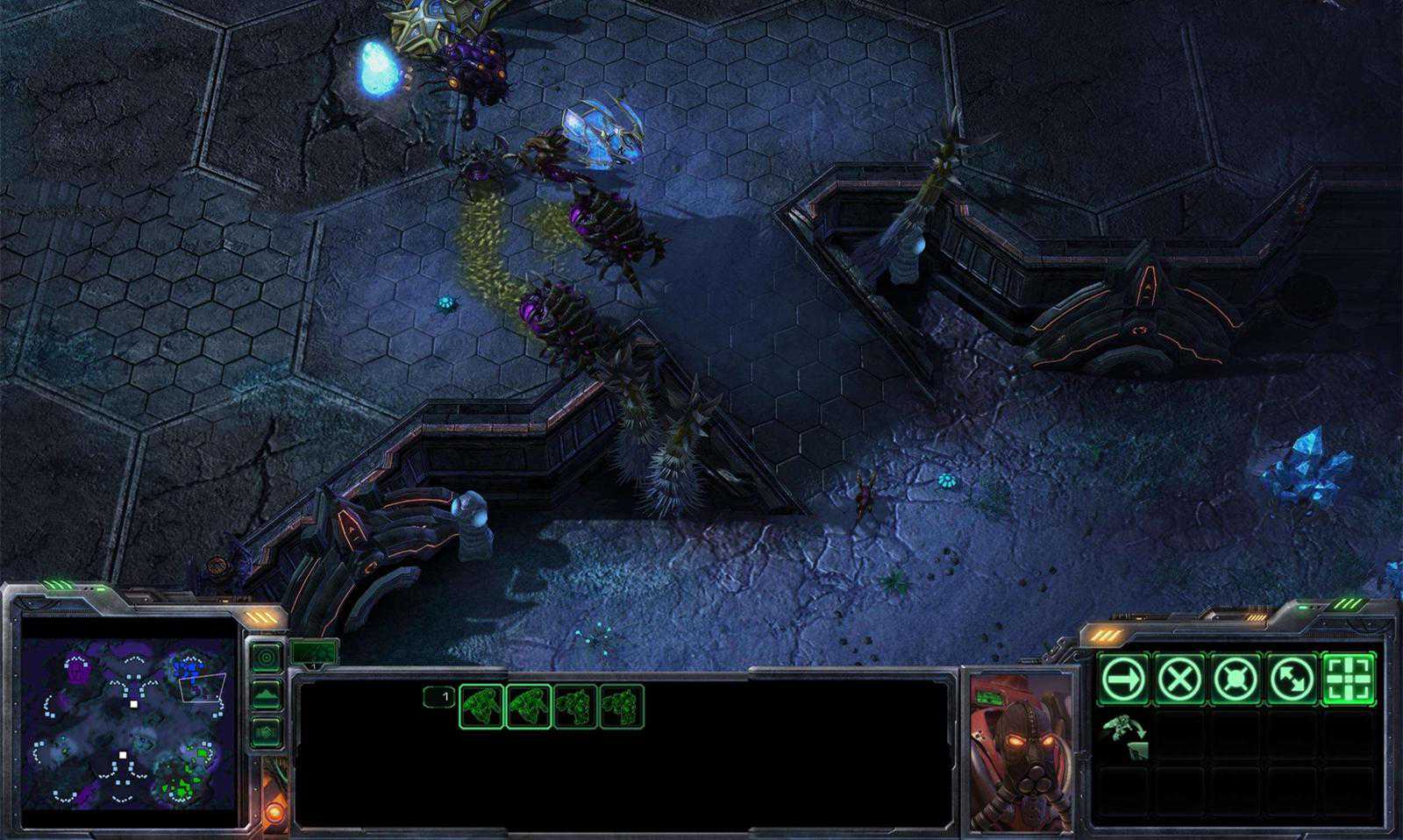Click the masked unit portrait

(x=1021, y=751)
